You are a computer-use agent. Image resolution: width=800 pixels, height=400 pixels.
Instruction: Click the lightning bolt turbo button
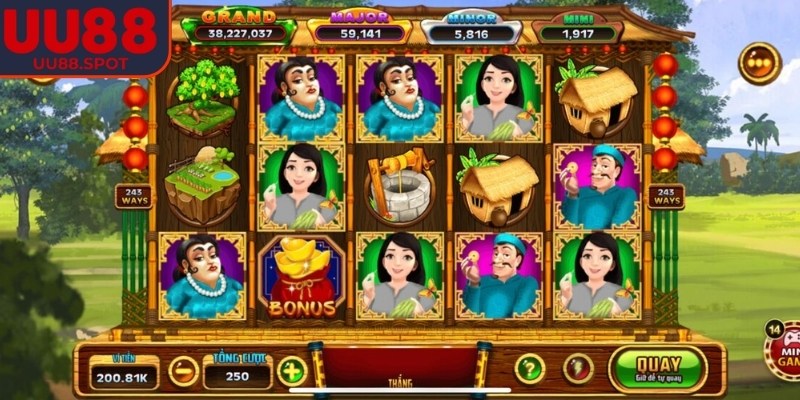point(578,369)
